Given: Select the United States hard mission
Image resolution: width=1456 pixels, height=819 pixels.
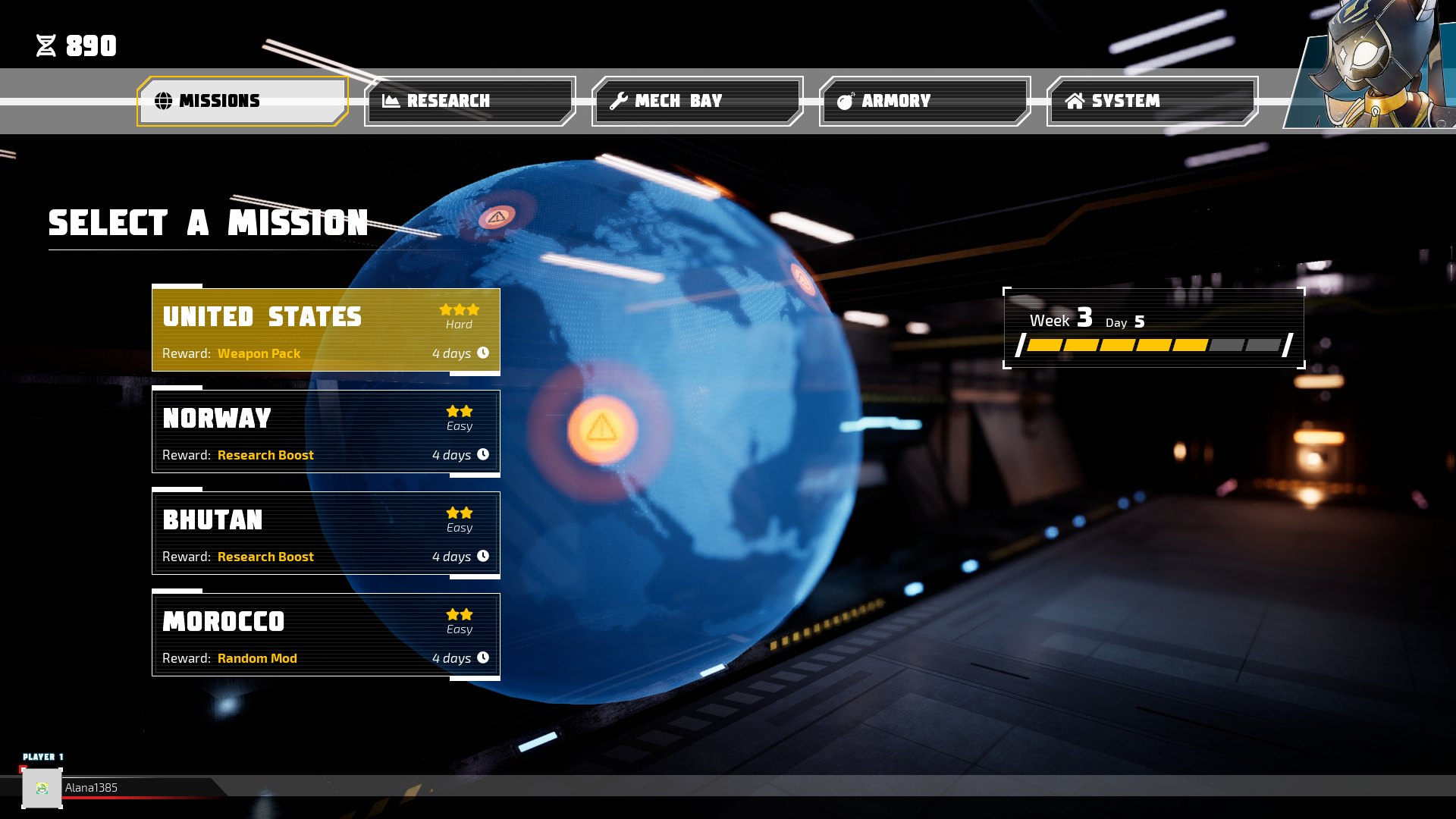Looking at the screenshot, I should click(326, 330).
